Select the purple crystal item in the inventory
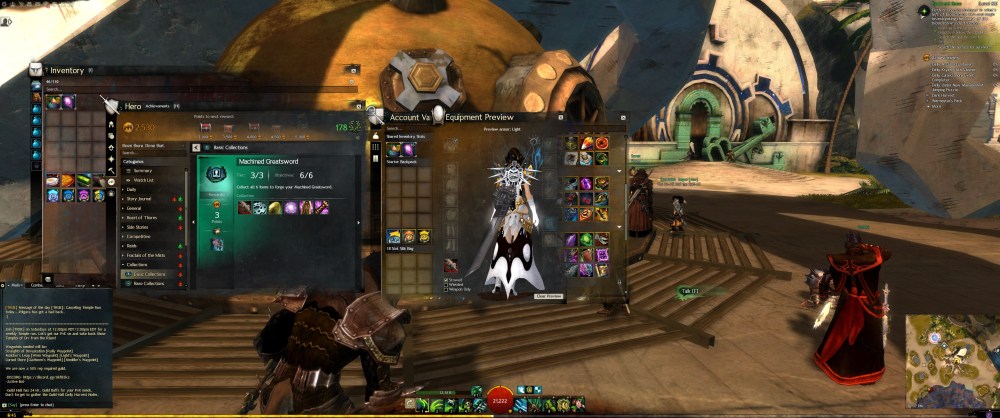Image resolution: width=1000 pixels, height=418 pixels. (68, 101)
